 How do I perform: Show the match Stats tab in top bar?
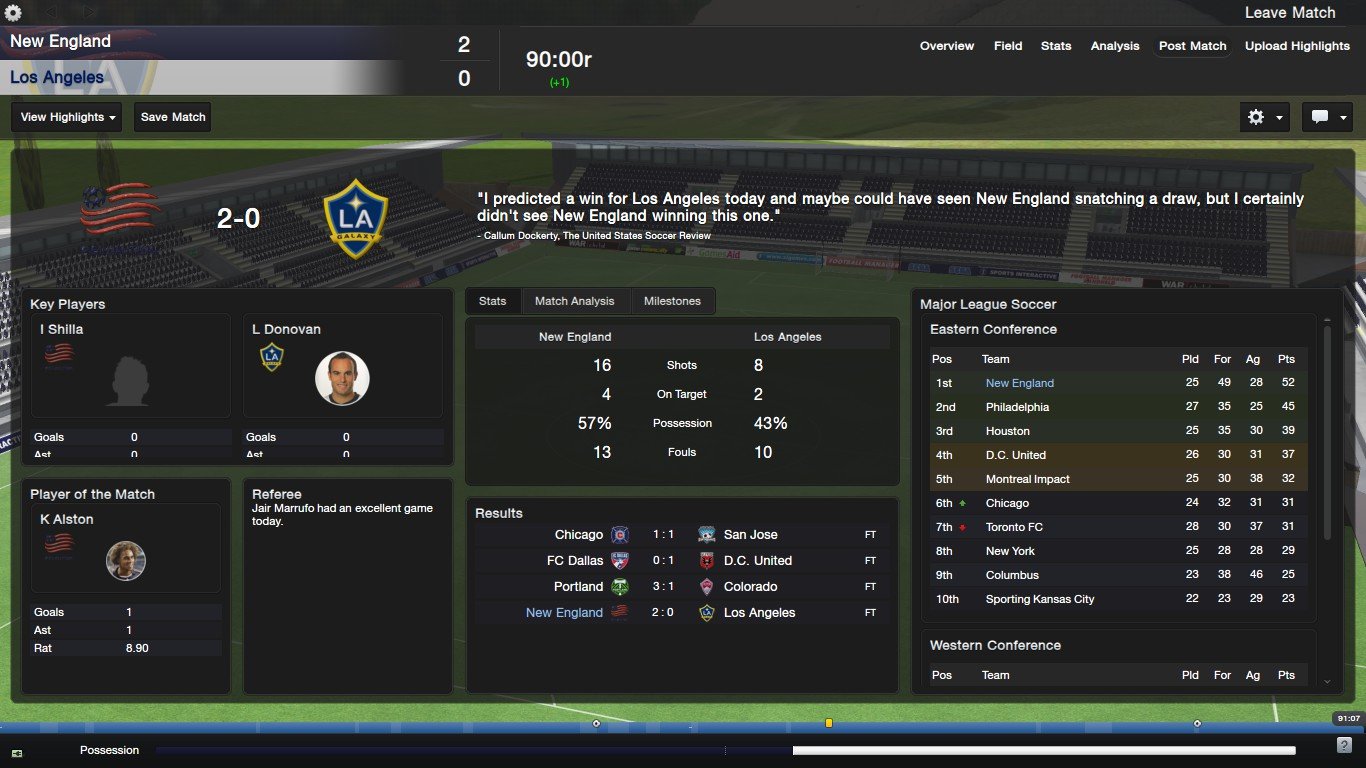point(1055,46)
